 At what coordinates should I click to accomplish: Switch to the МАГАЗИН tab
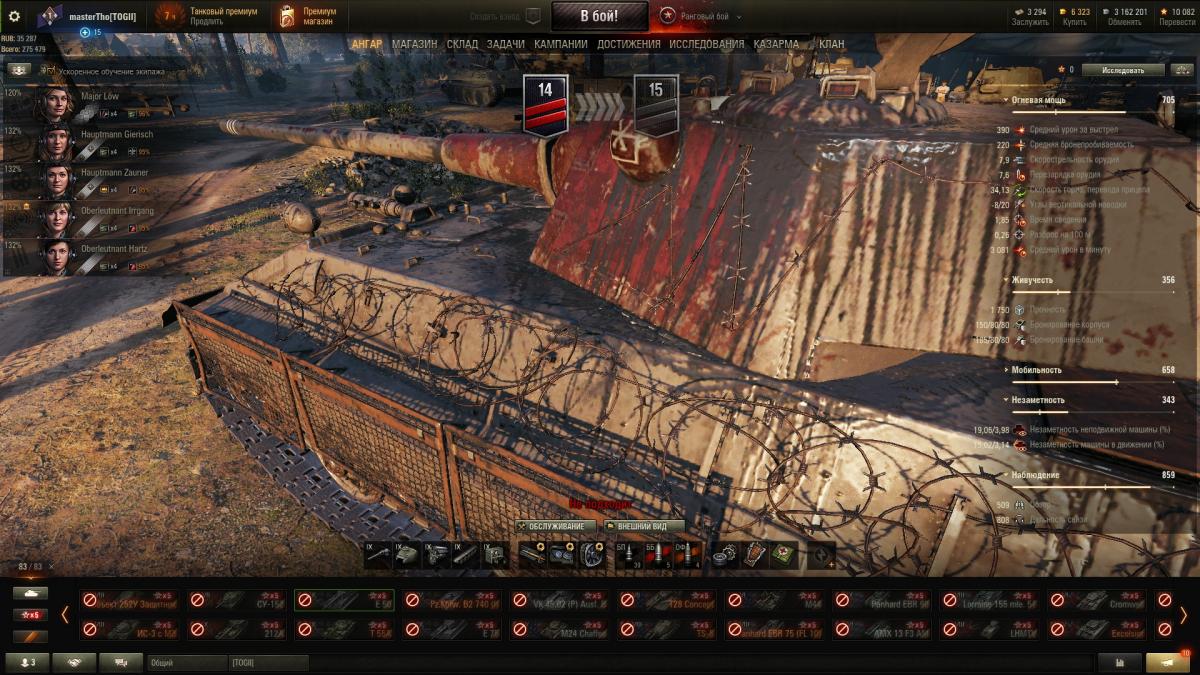(x=414, y=44)
